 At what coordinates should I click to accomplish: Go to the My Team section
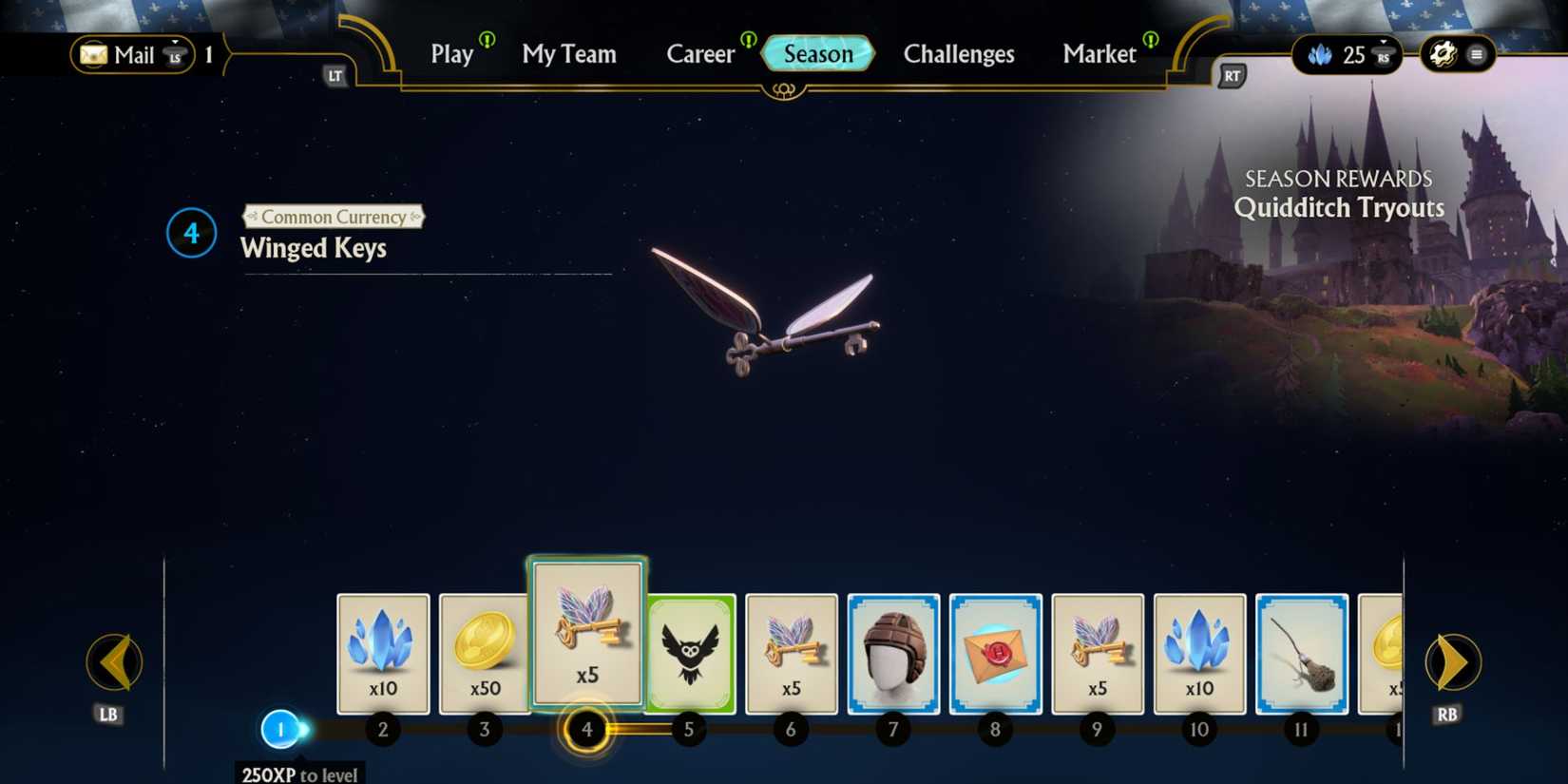click(x=569, y=54)
